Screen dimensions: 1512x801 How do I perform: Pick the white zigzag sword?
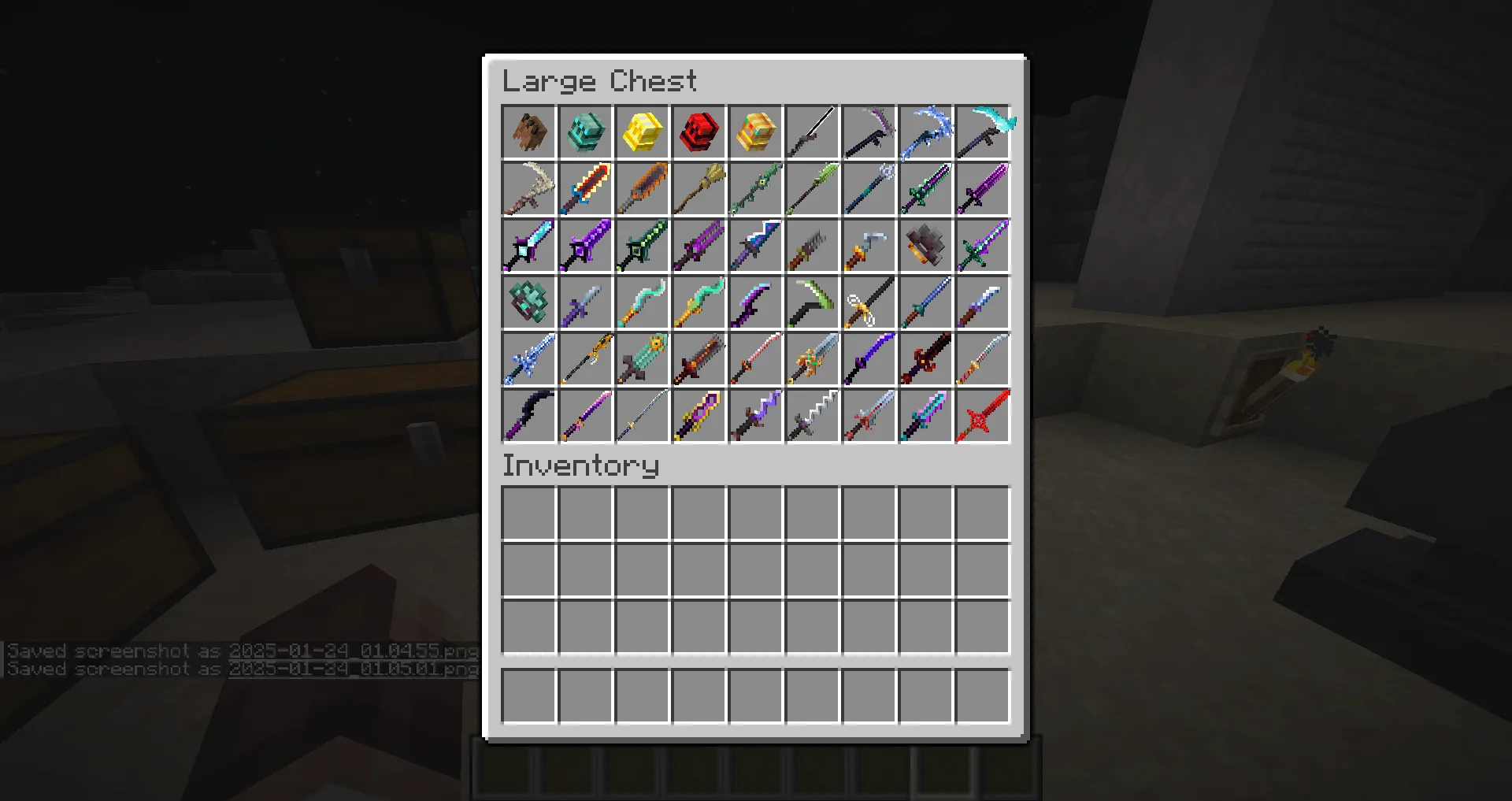tap(811, 415)
